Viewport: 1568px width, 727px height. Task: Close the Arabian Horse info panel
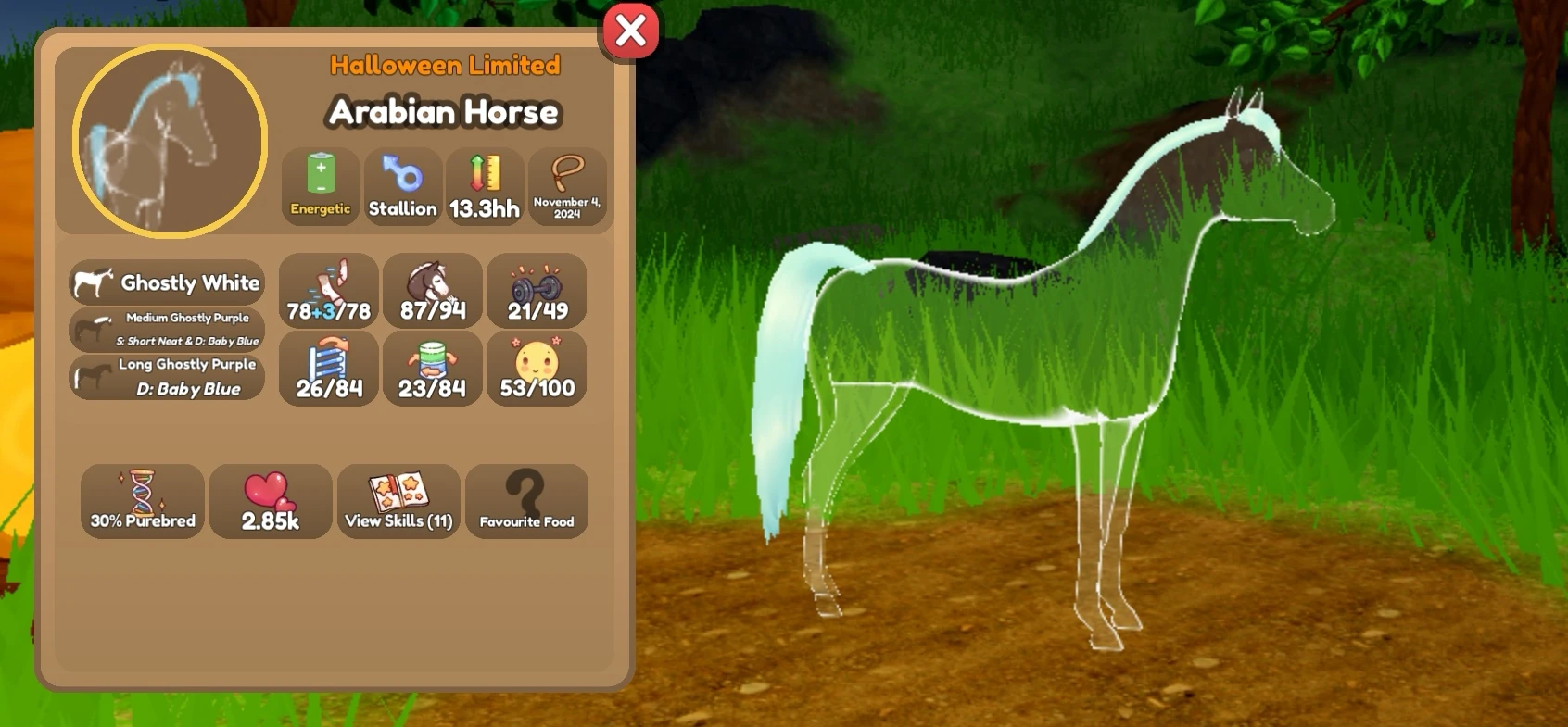click(x=631, y=30)
